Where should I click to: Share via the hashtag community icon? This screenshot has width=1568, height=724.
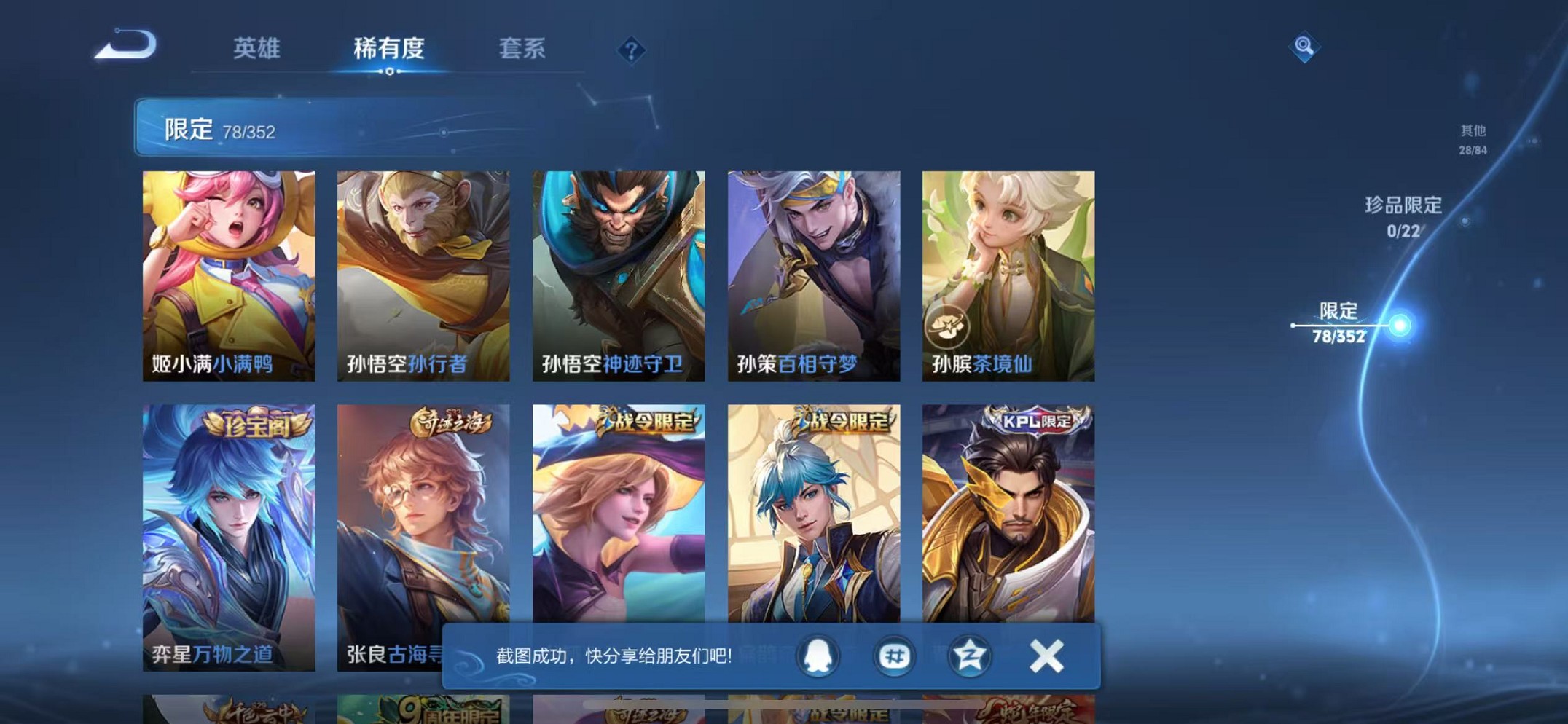895,656
